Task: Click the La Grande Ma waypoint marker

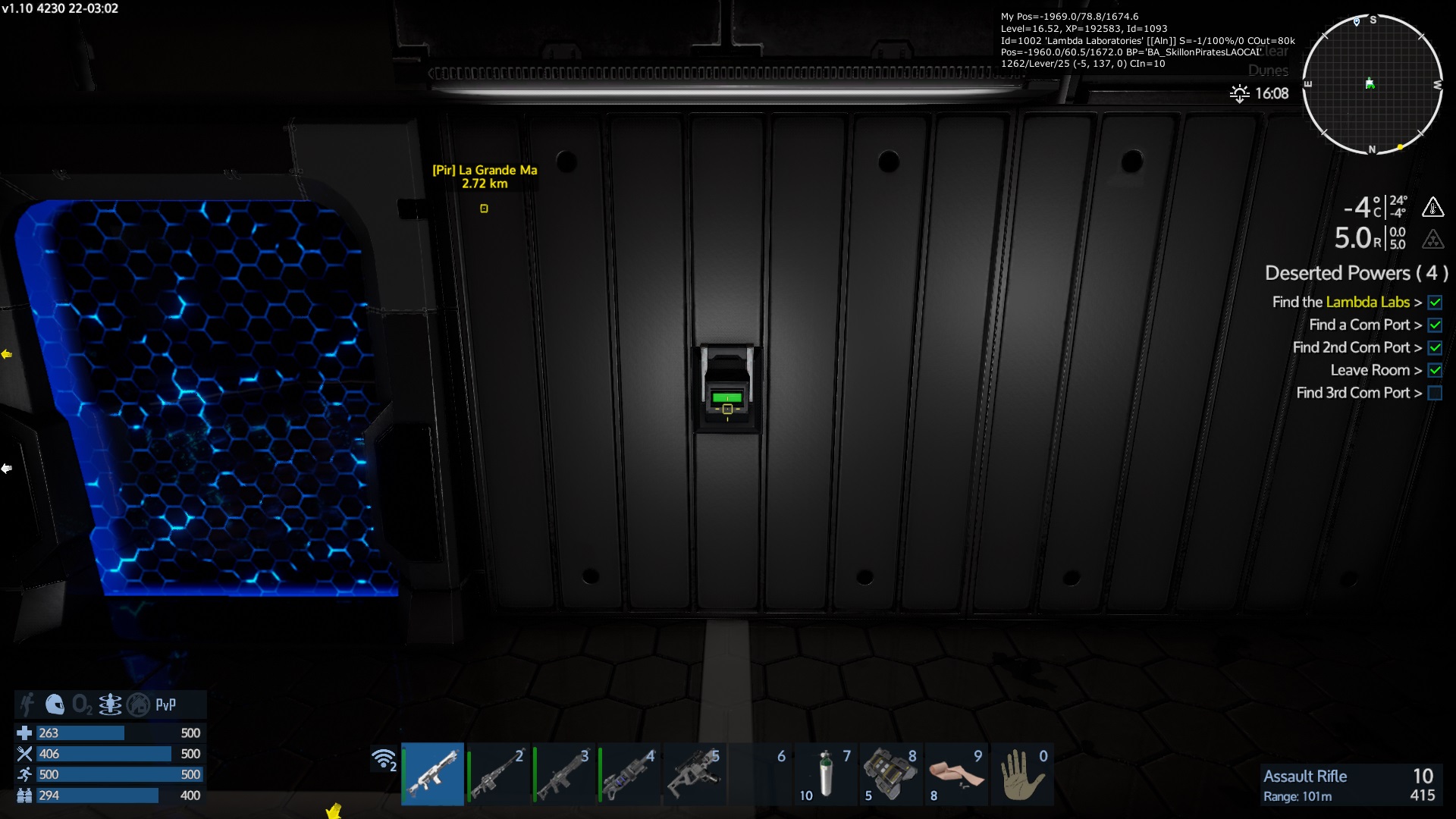Action: (484, 209)
